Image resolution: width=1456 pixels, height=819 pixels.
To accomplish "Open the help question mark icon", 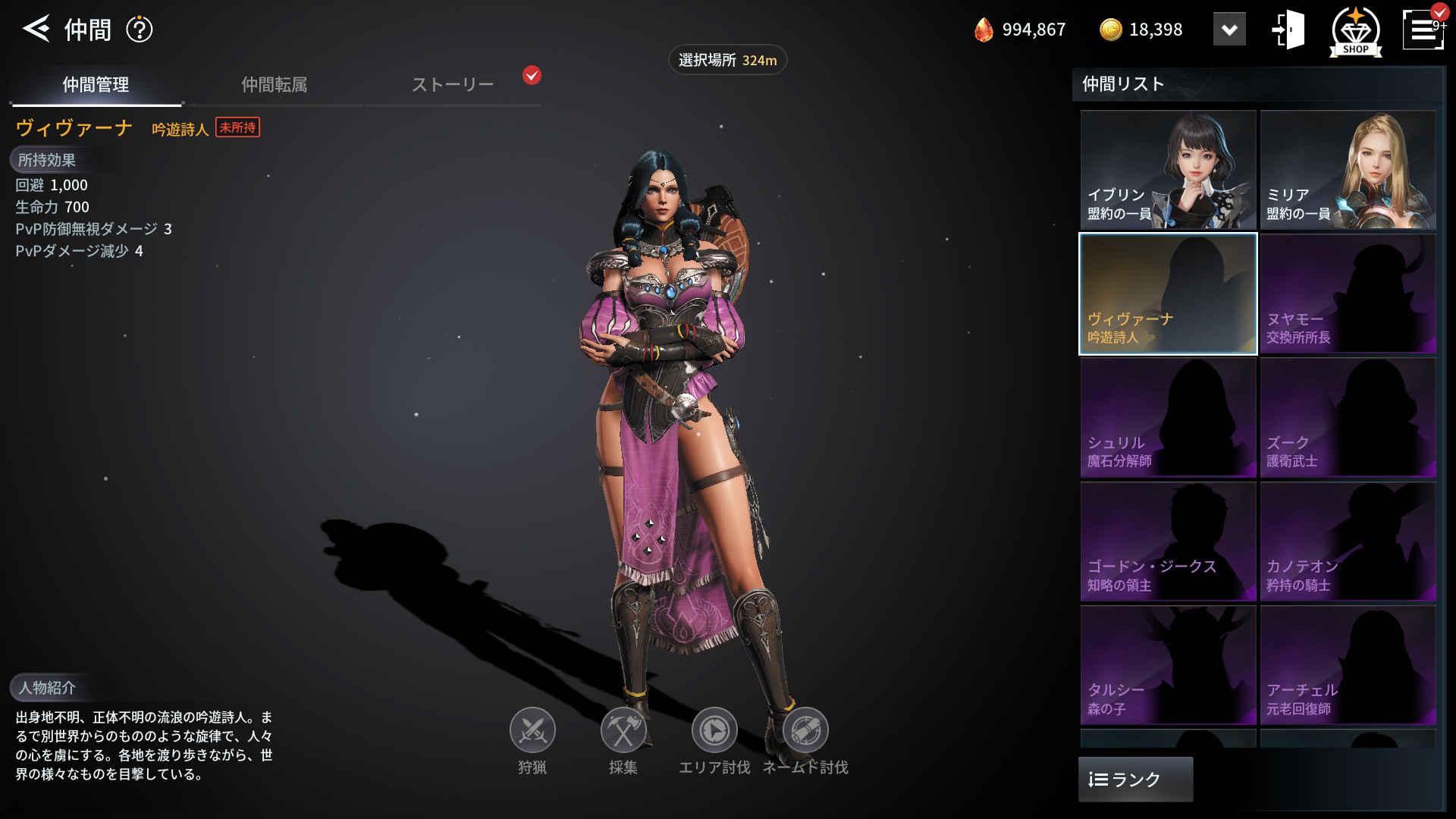I will coord(140,30).
